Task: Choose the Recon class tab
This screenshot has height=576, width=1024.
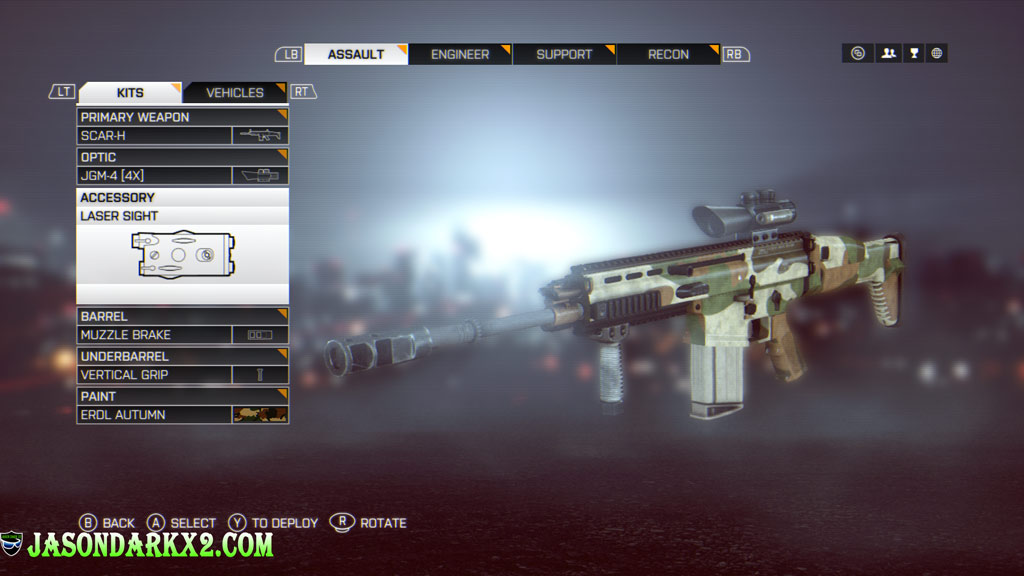Action: click(x=668, y=54)
